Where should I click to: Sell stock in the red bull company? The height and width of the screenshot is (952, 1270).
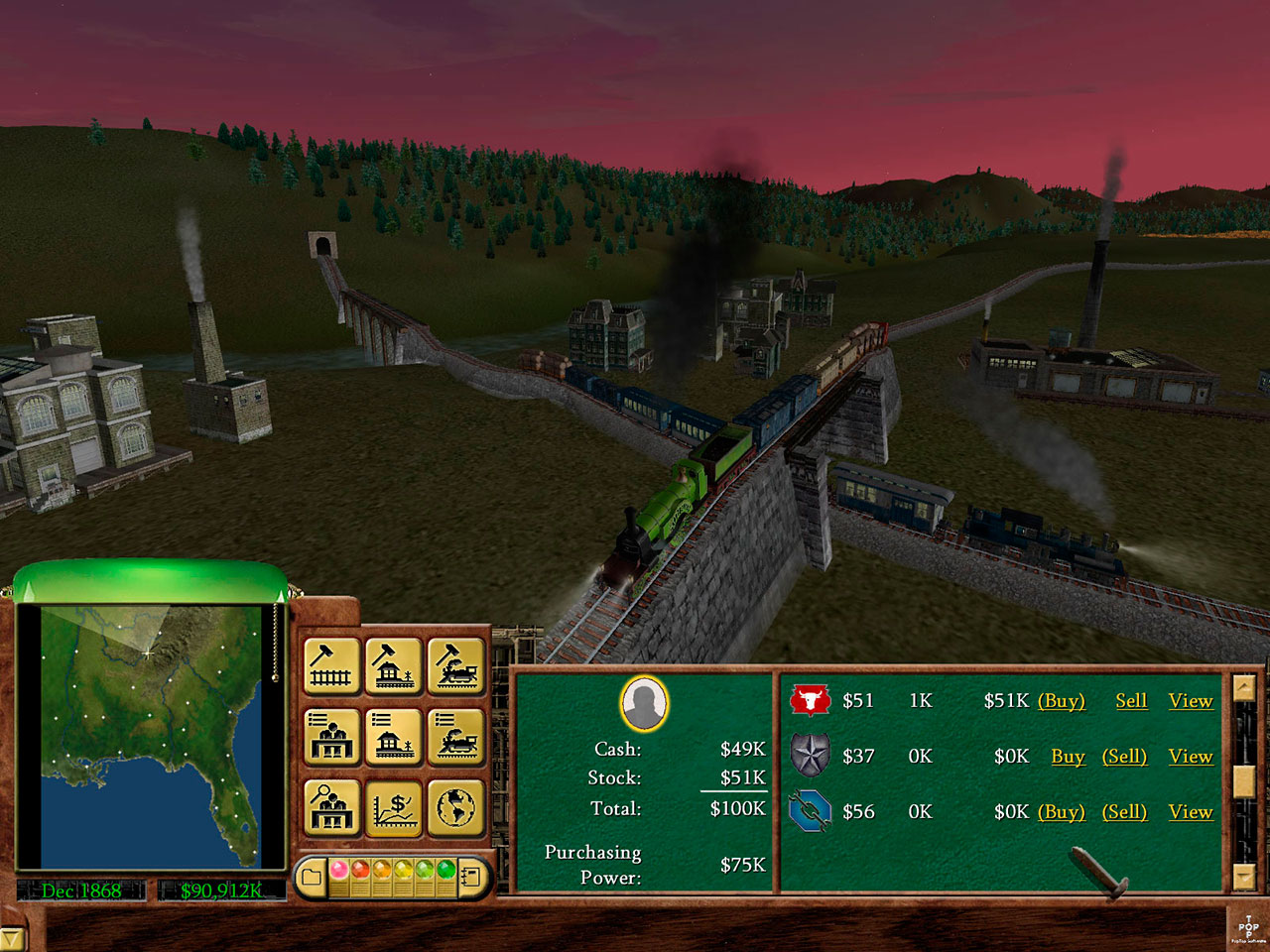[x=1130, y=701]
